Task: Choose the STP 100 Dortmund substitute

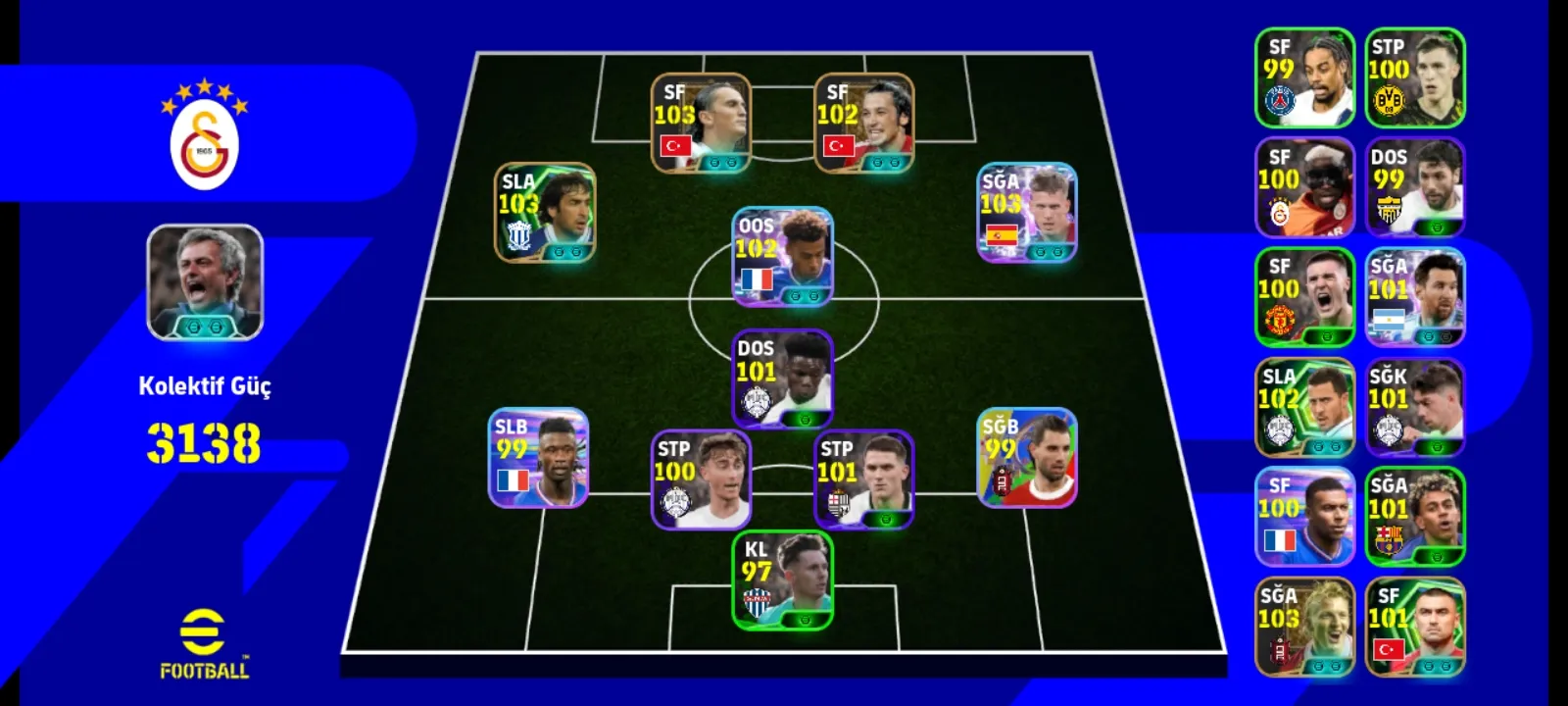Action: tap(1414, 77)
